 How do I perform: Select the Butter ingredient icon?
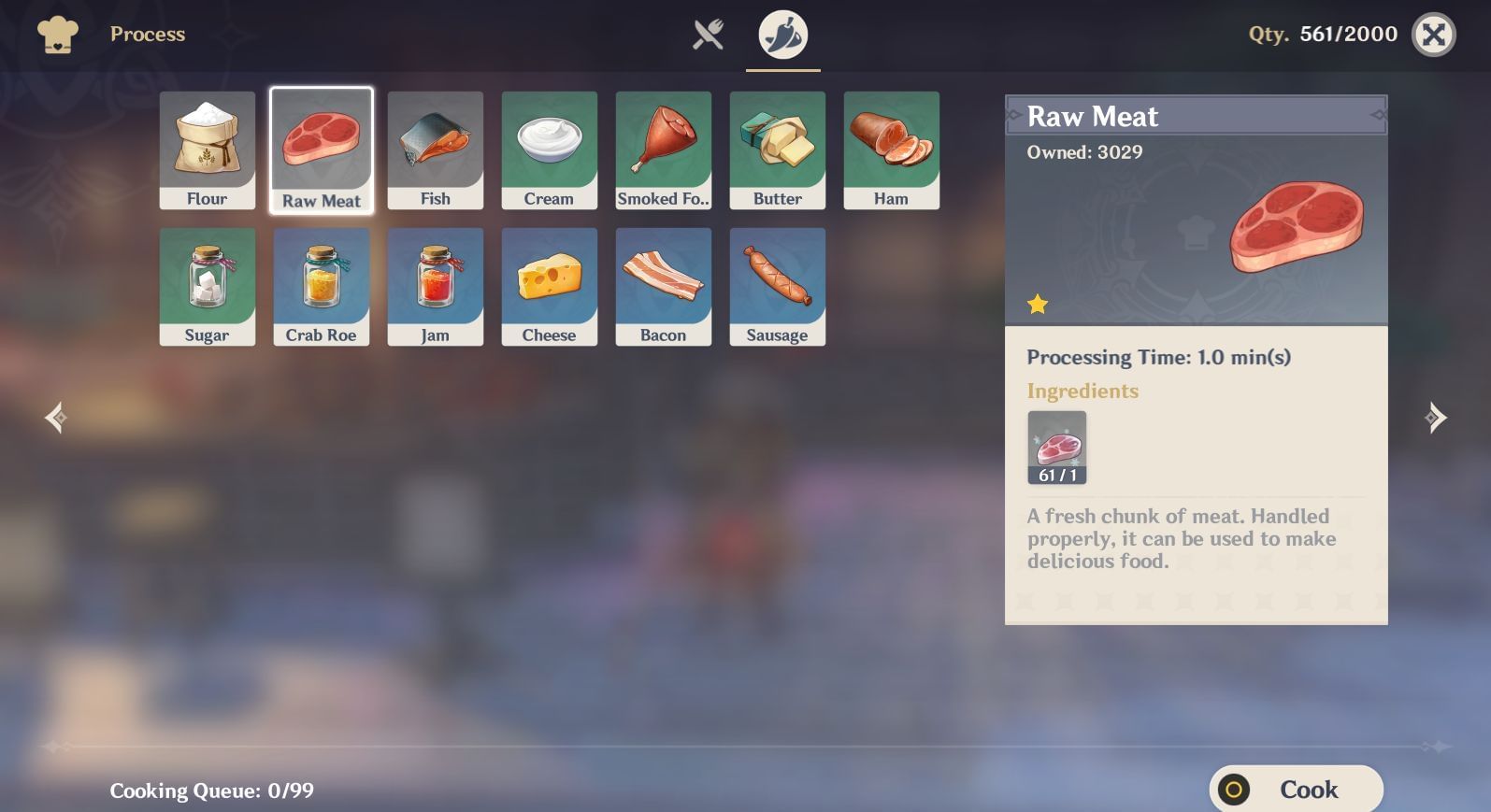click(x=777, y=150)
